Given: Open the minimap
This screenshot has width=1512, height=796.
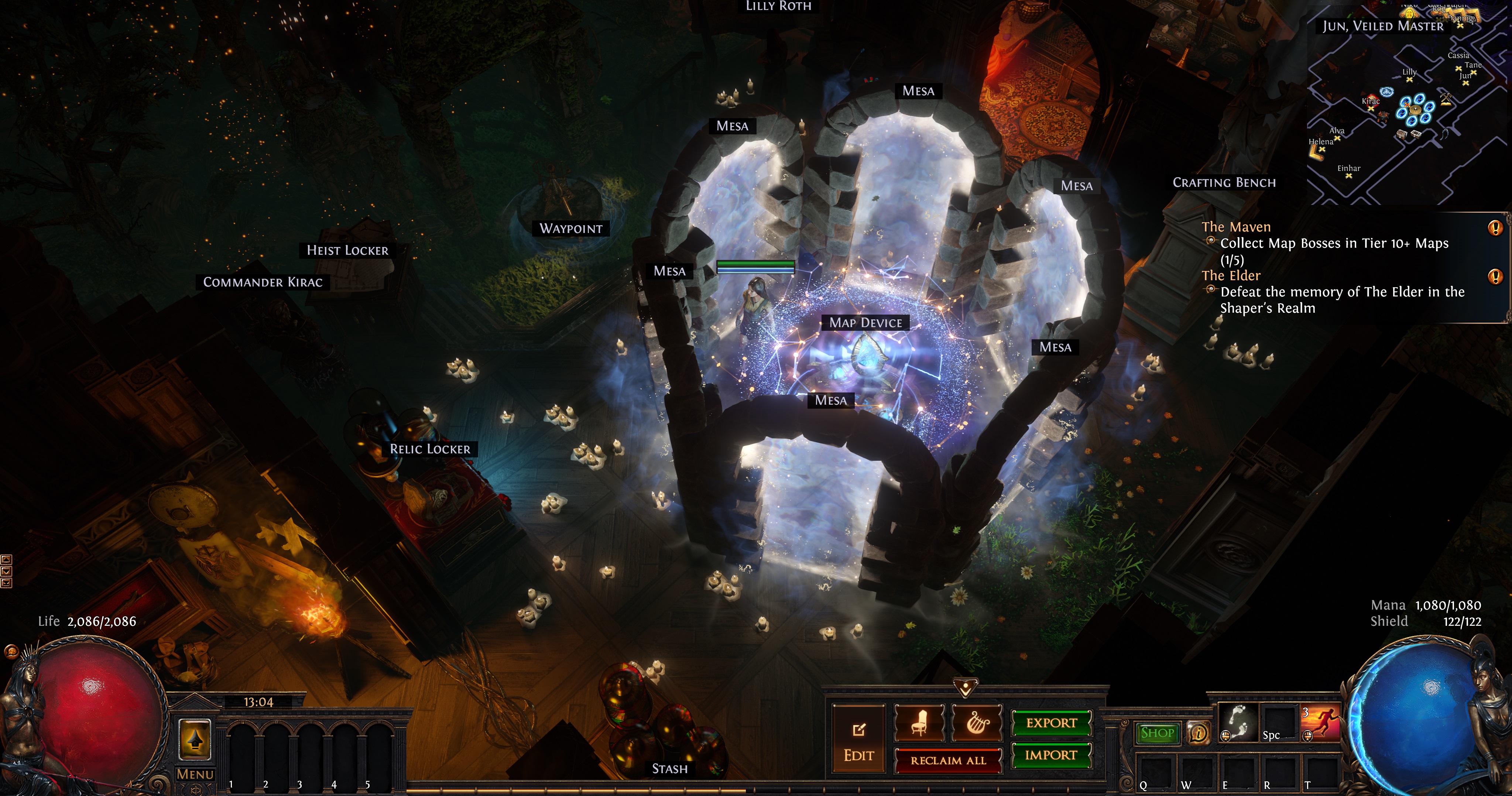Looking at the screenshot, I should [x=1409, y=106].
